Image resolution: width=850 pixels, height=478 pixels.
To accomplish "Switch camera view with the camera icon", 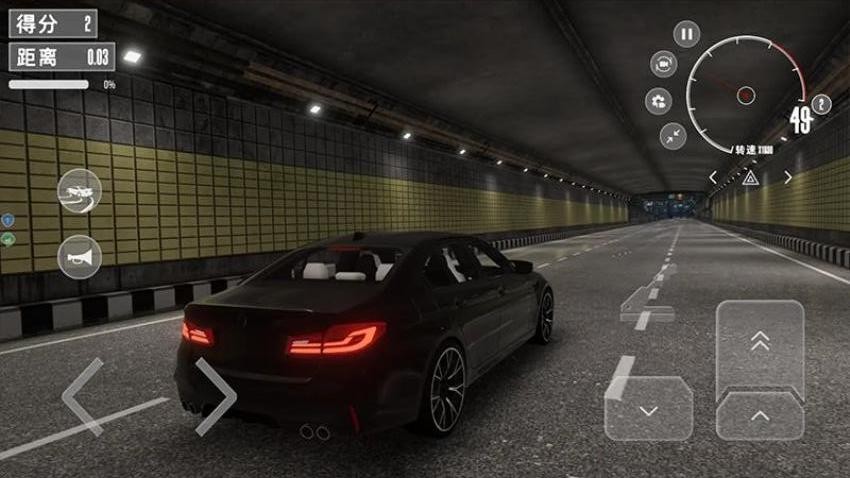I will point(663,64).
